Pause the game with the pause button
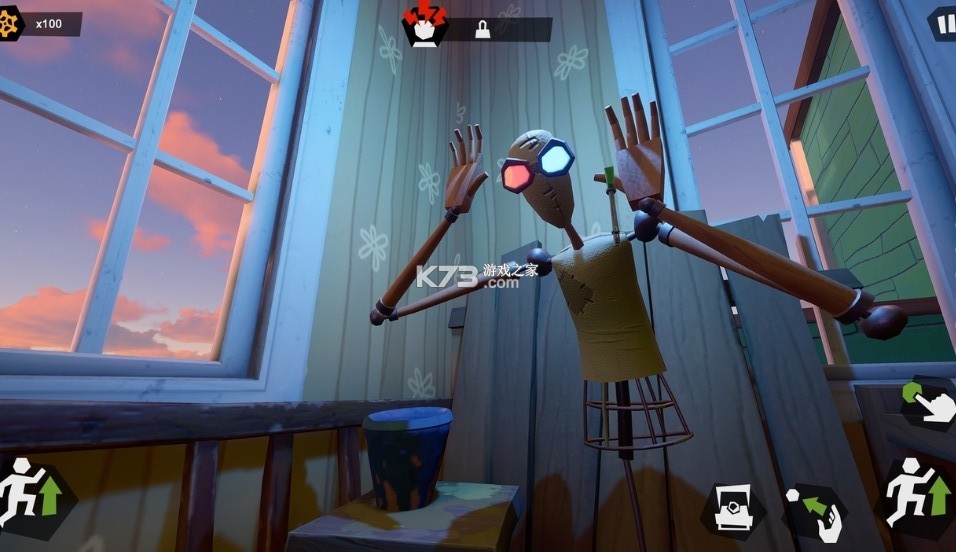The width and height of the screenshot is (956, 552). [x=943, y=23]
